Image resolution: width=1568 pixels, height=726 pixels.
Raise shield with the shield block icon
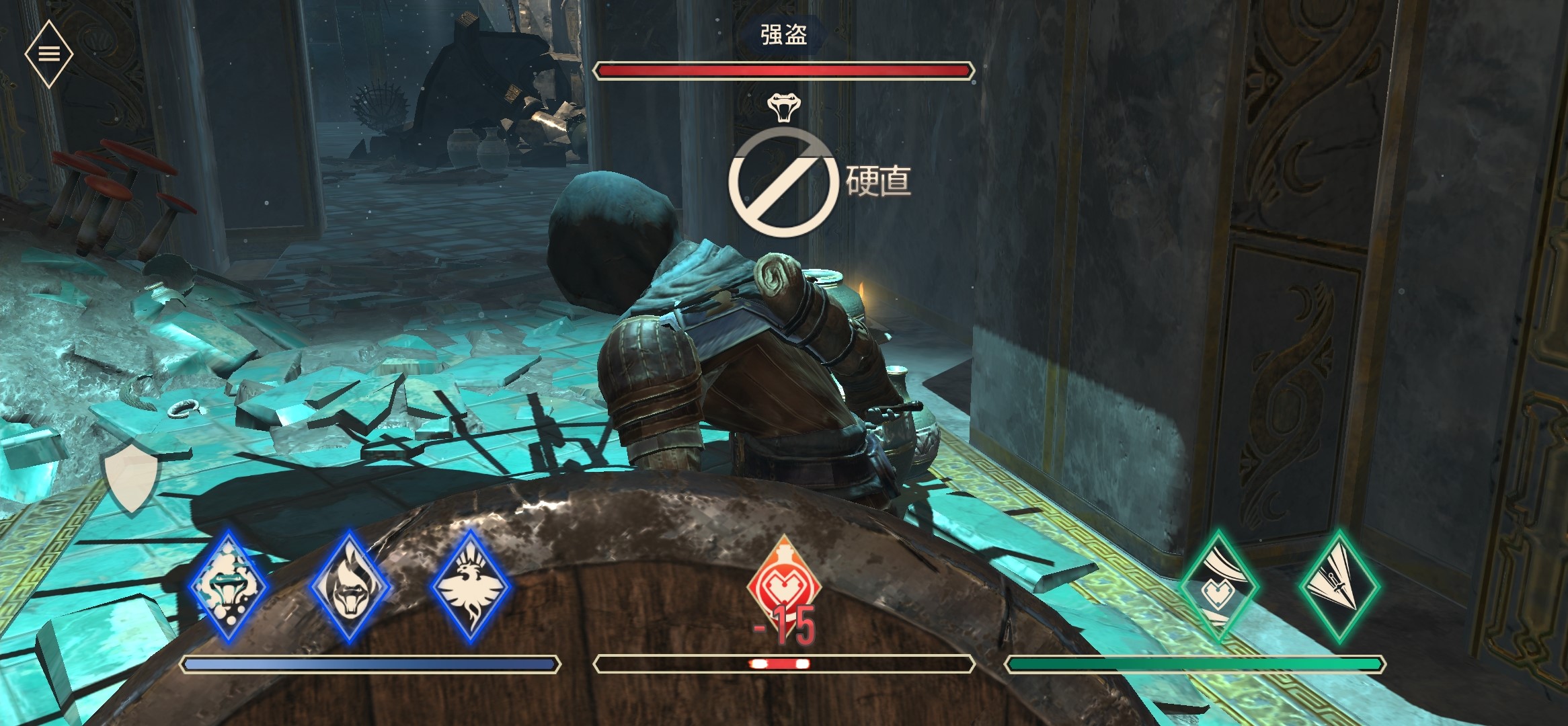130,476
